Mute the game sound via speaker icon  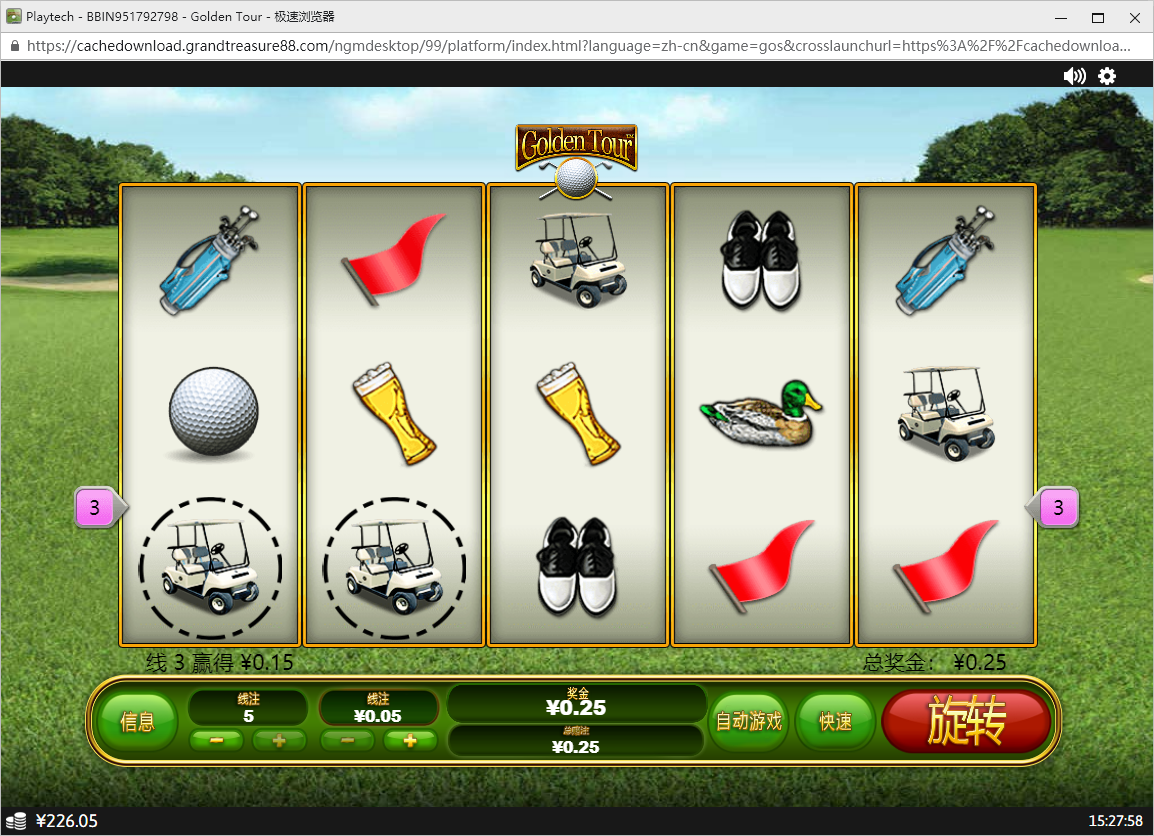pos(1074,76)
